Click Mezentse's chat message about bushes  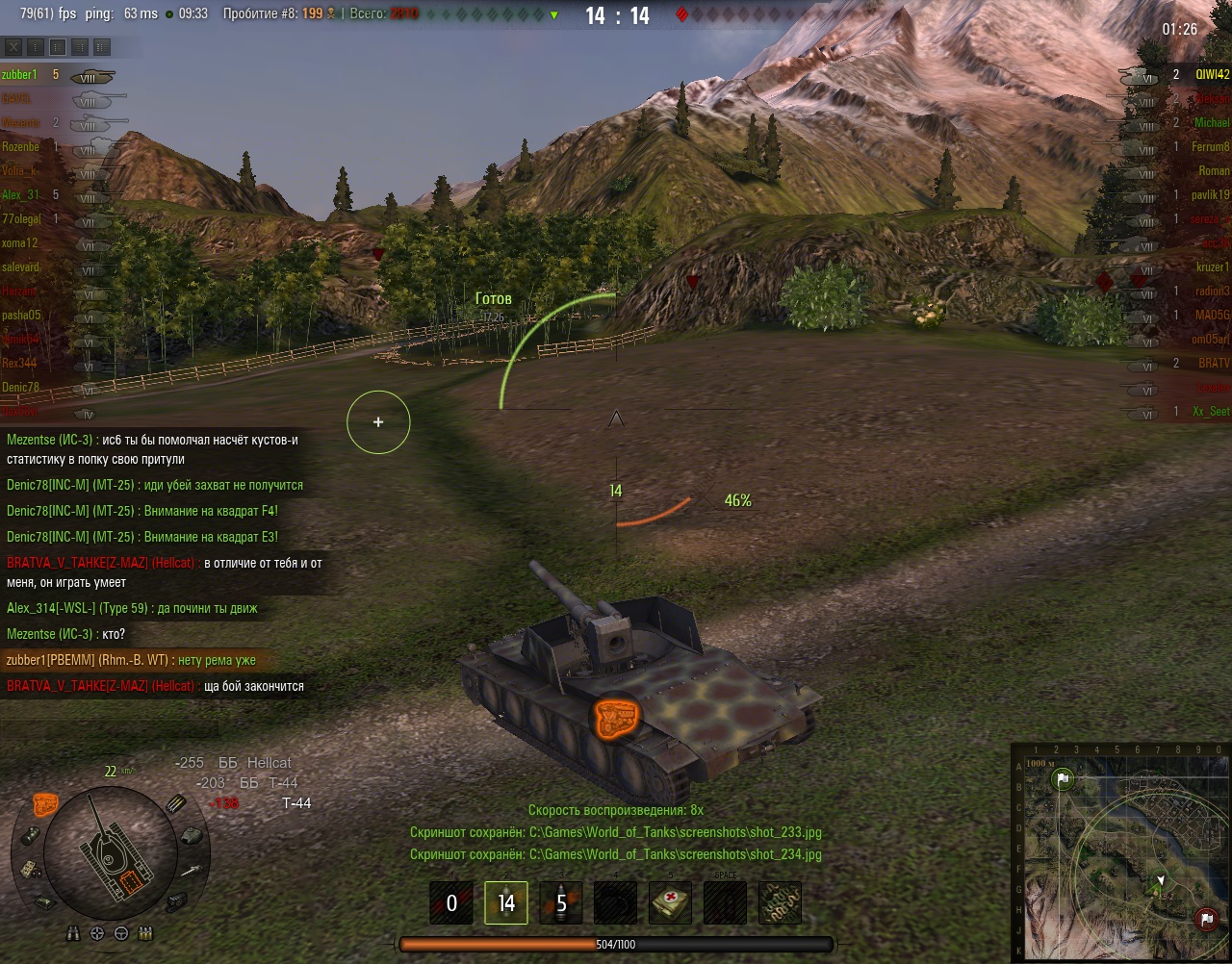(x=152, y=449)
